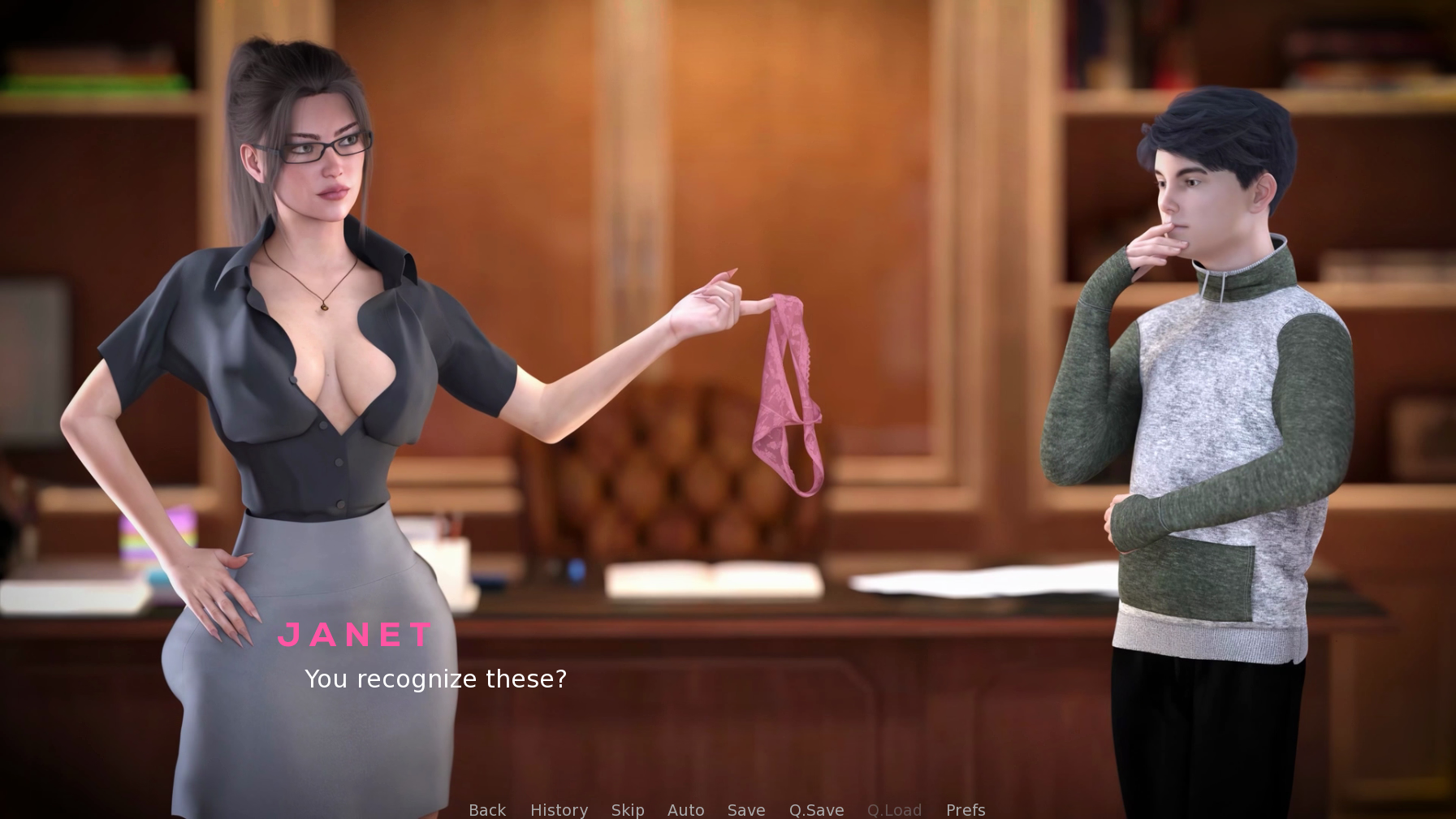Activate Skip mode
This screenshot has width=1456, height=819.
click(628, 809)
